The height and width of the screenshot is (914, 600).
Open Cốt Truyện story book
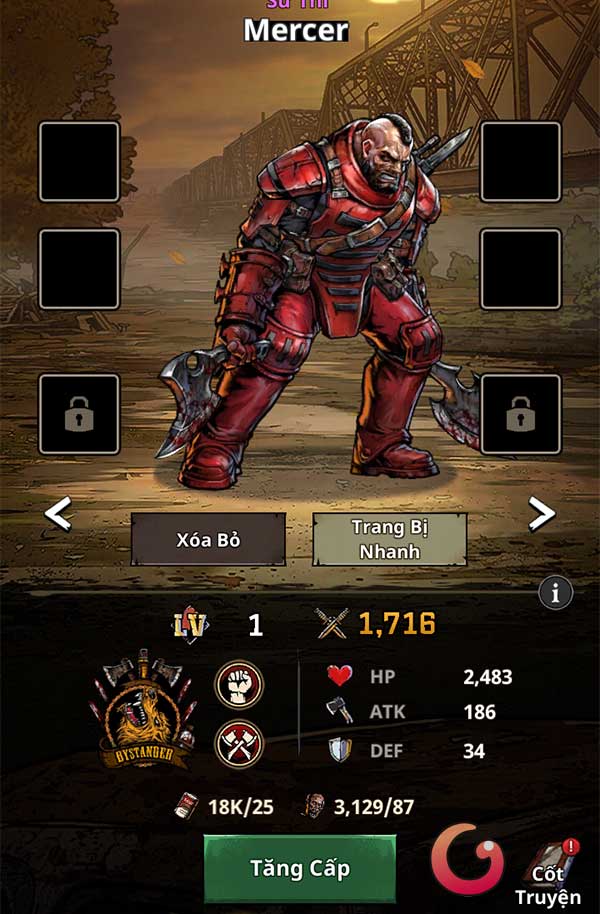click(x=550, y=872)
